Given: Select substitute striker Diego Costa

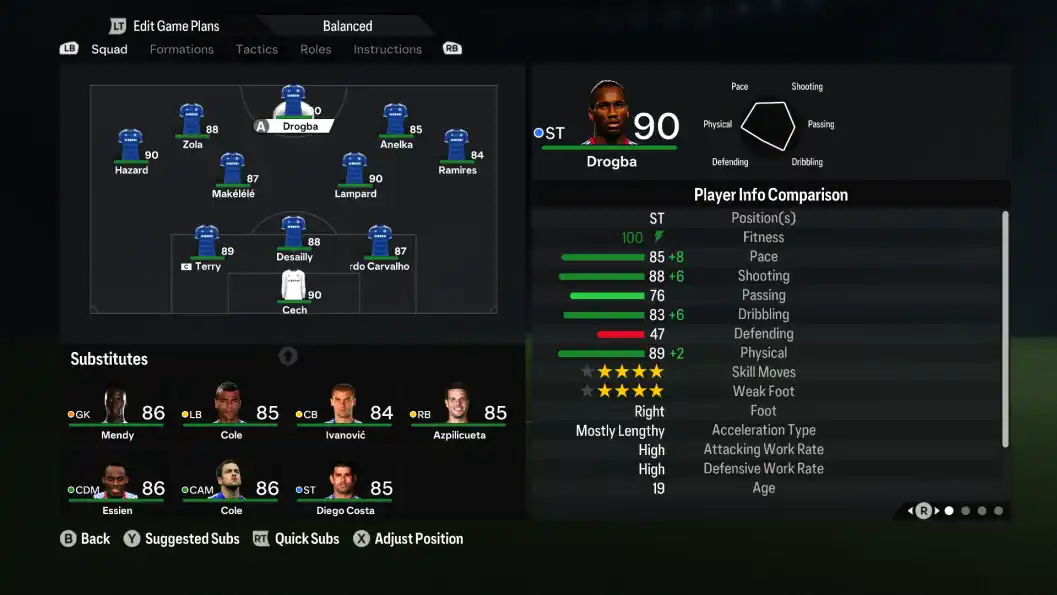Looking at the screenshot, I should (344, 488).
